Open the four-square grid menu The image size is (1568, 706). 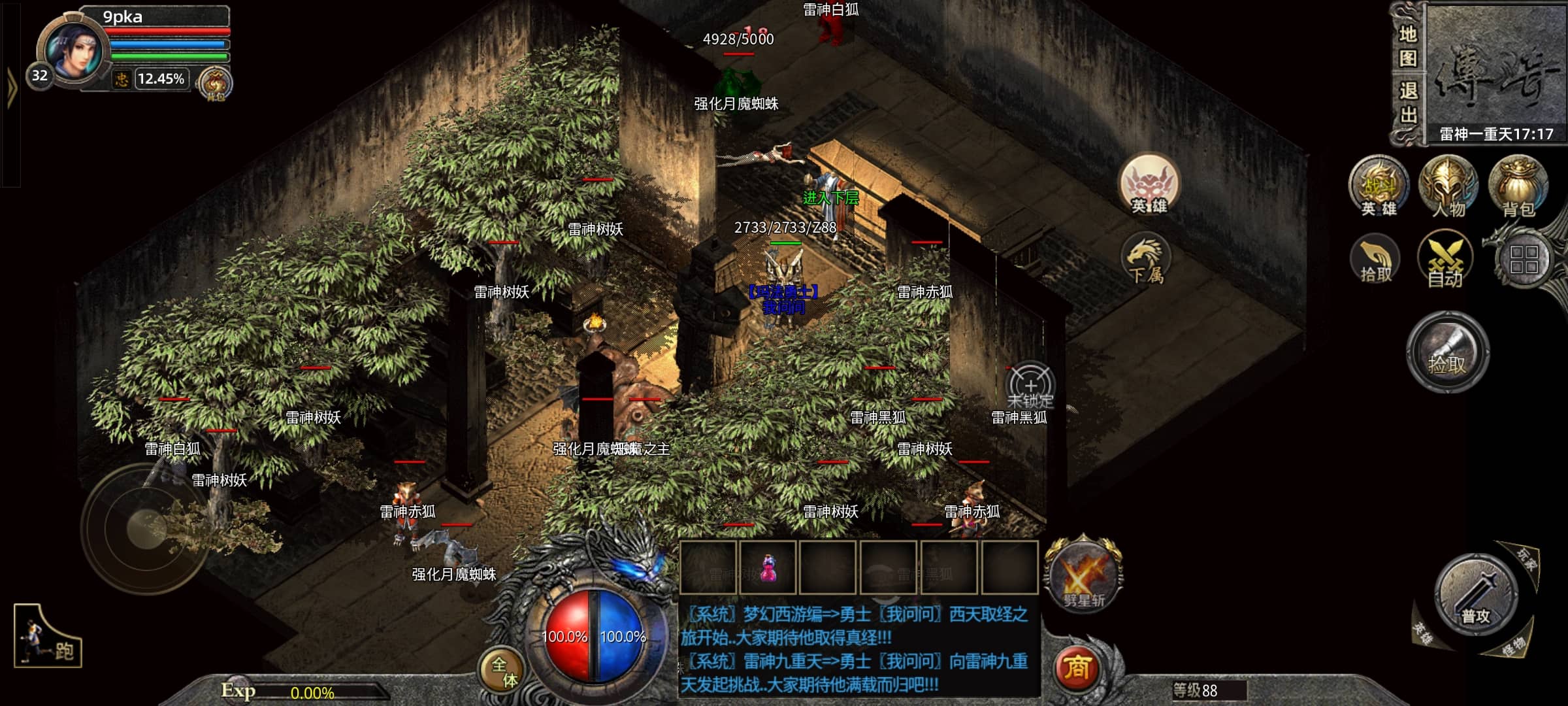(x=1524, y=260)
